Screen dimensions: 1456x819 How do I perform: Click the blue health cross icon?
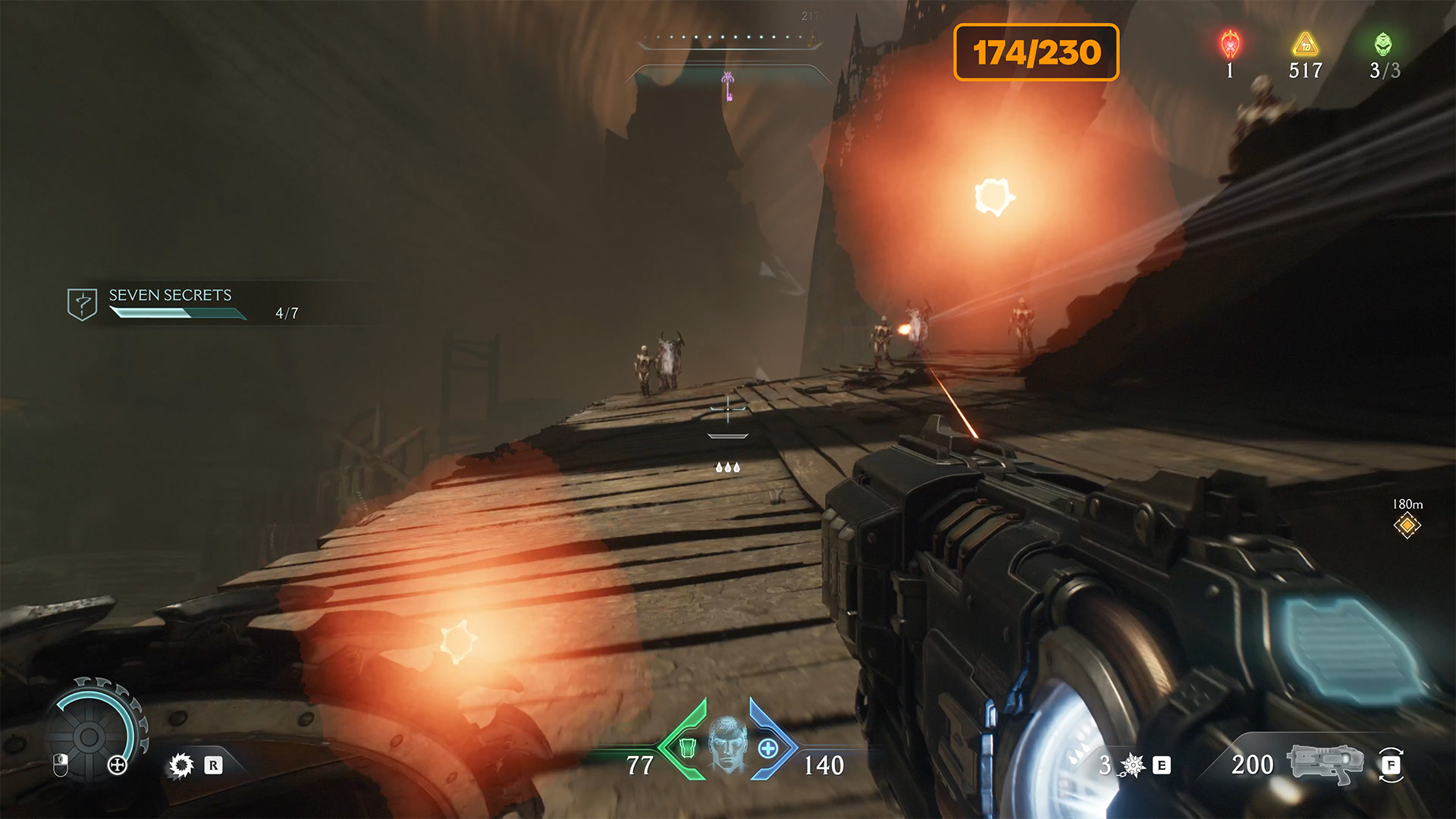pyautogui.click(x=768, y=748)
